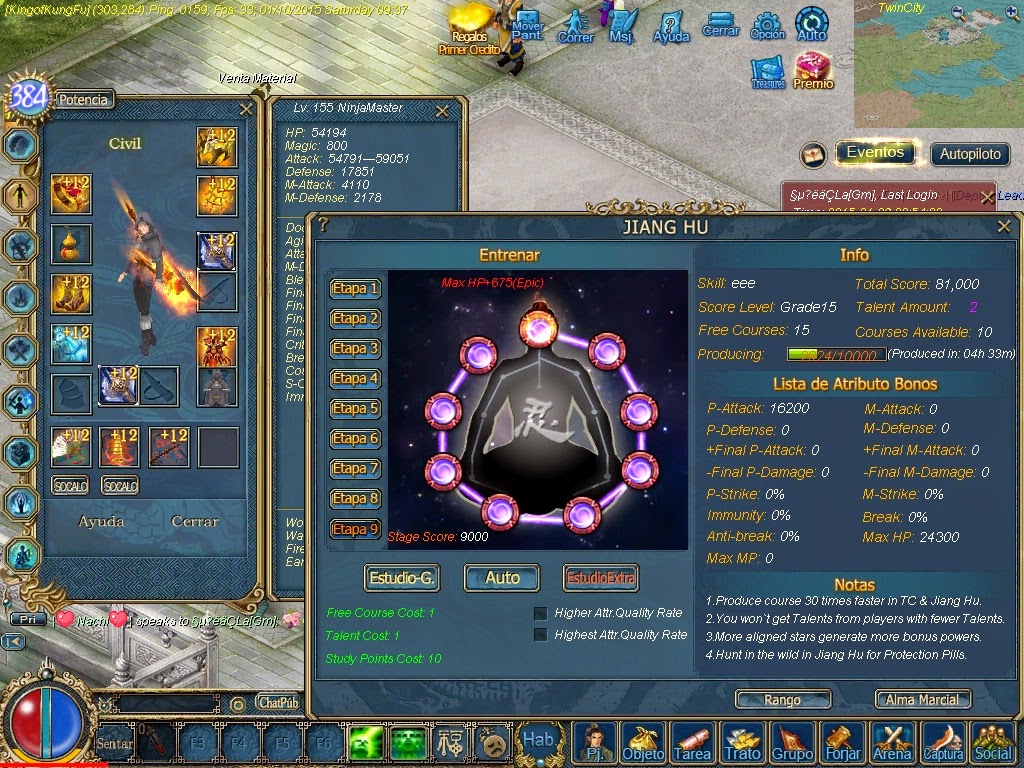Open the Alma Marcial button
This screenshot has height=768, width=1024.
pyautogui.click(x=923, y=700)
